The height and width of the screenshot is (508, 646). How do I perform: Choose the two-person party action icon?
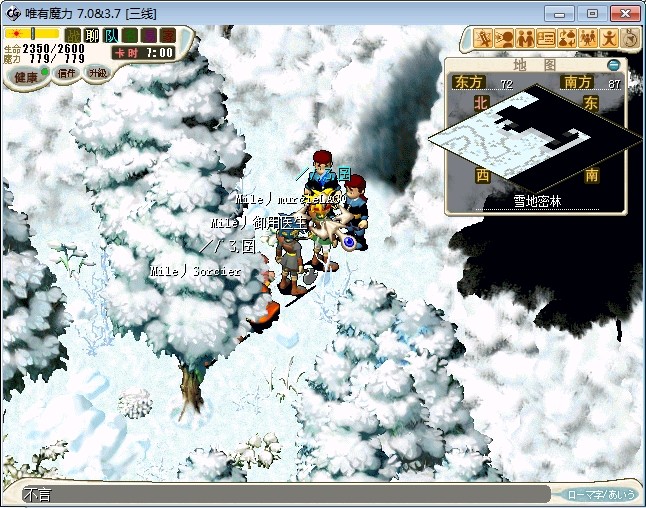[525, 39]
